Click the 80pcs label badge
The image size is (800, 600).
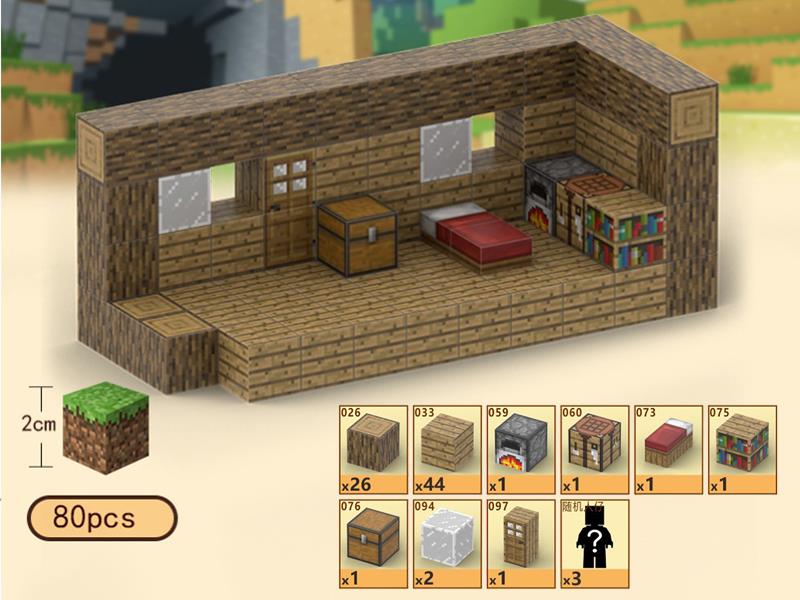point(101,518)
